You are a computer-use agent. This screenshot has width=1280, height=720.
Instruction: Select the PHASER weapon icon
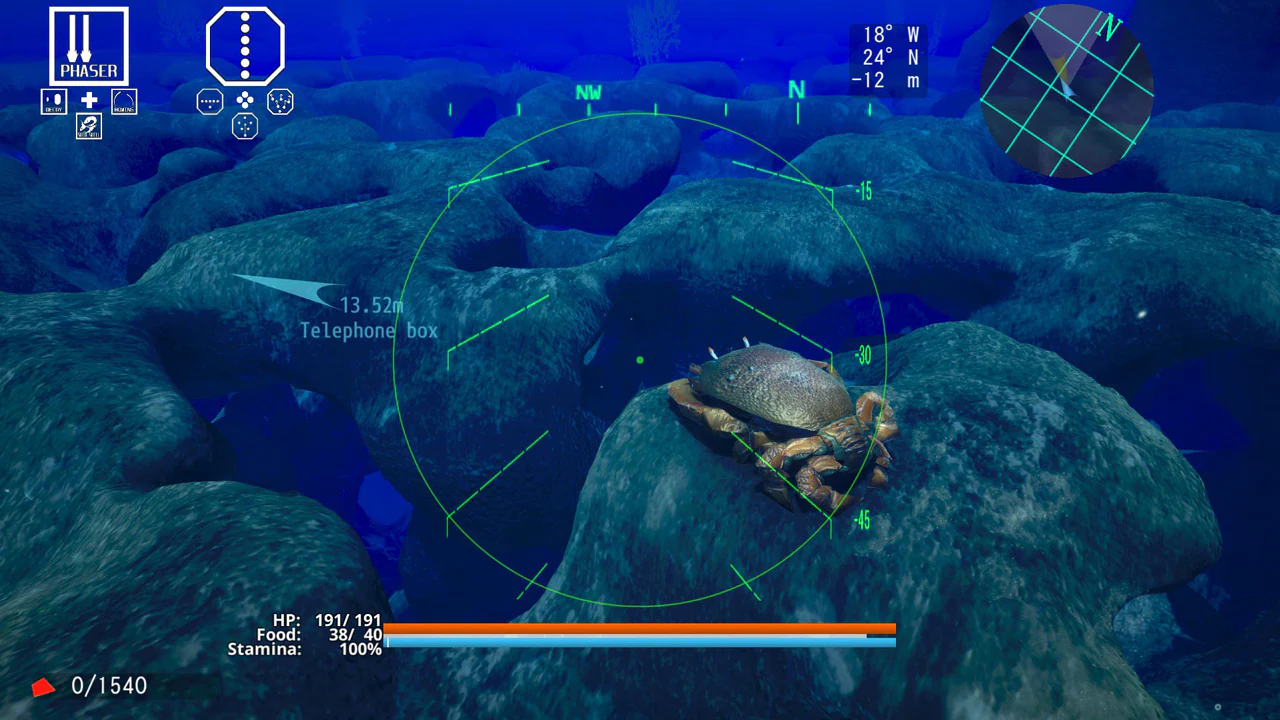[x=88, y=44]
